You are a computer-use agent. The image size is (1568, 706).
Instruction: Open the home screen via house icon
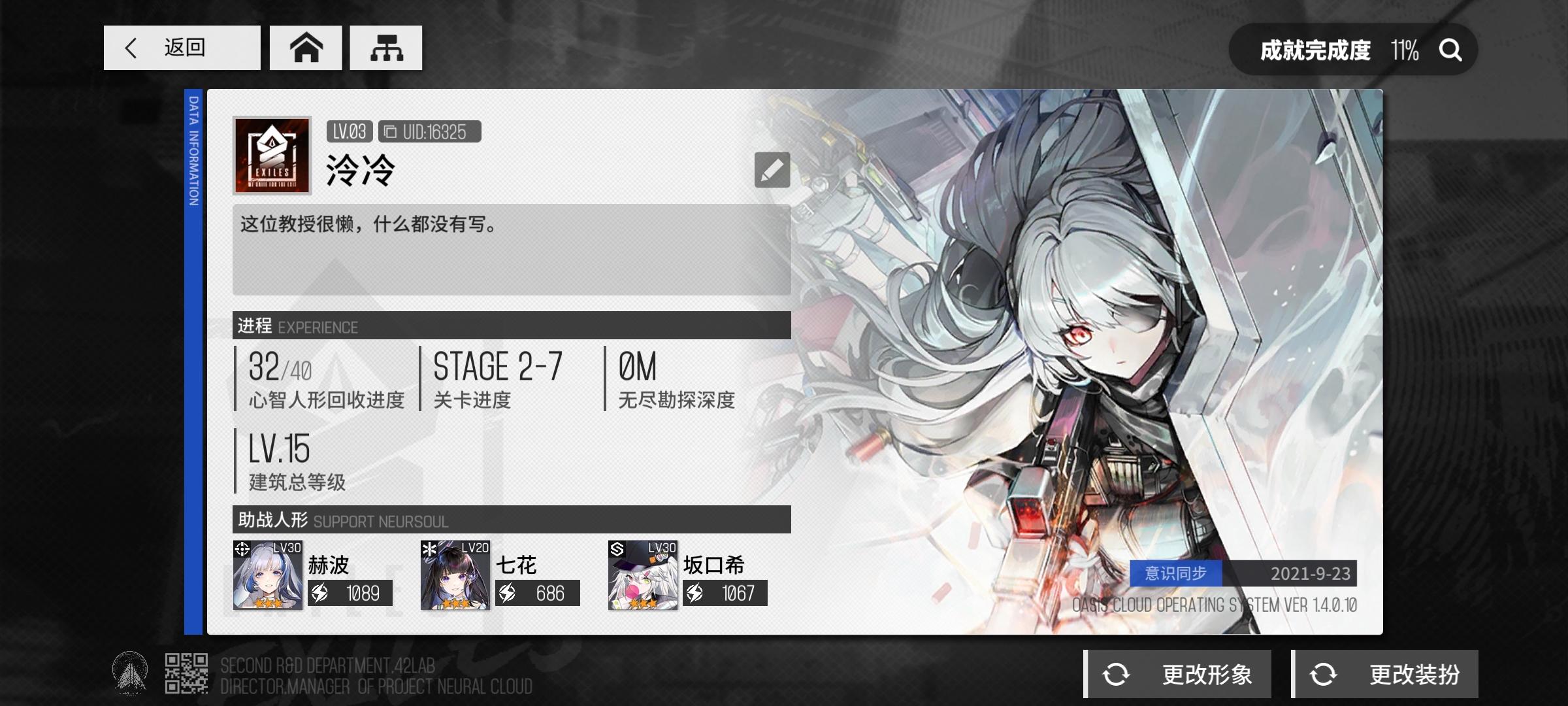(x=306, y=47)
